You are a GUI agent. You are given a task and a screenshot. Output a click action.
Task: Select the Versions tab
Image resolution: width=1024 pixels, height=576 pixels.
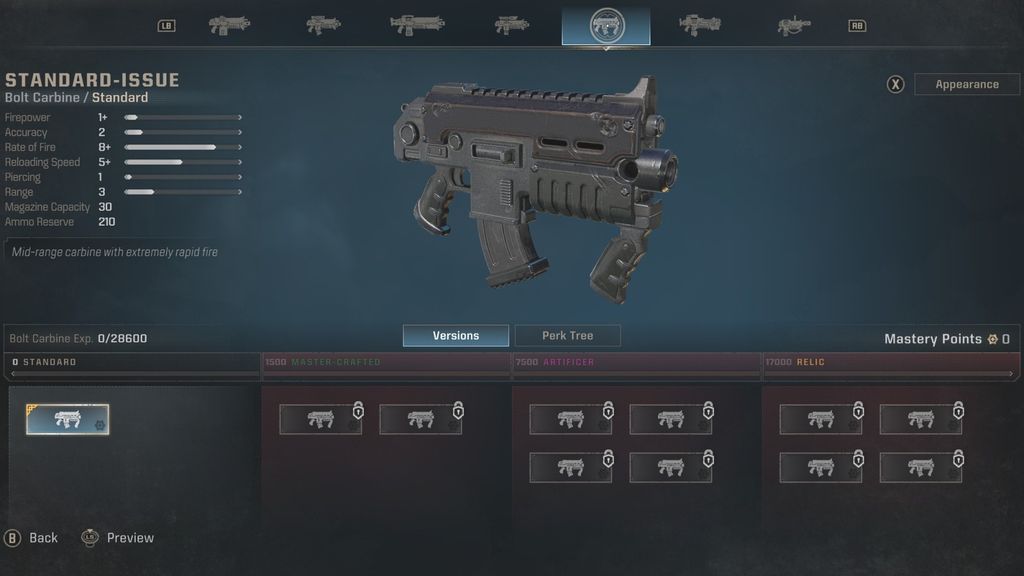(x=455, y=336)
